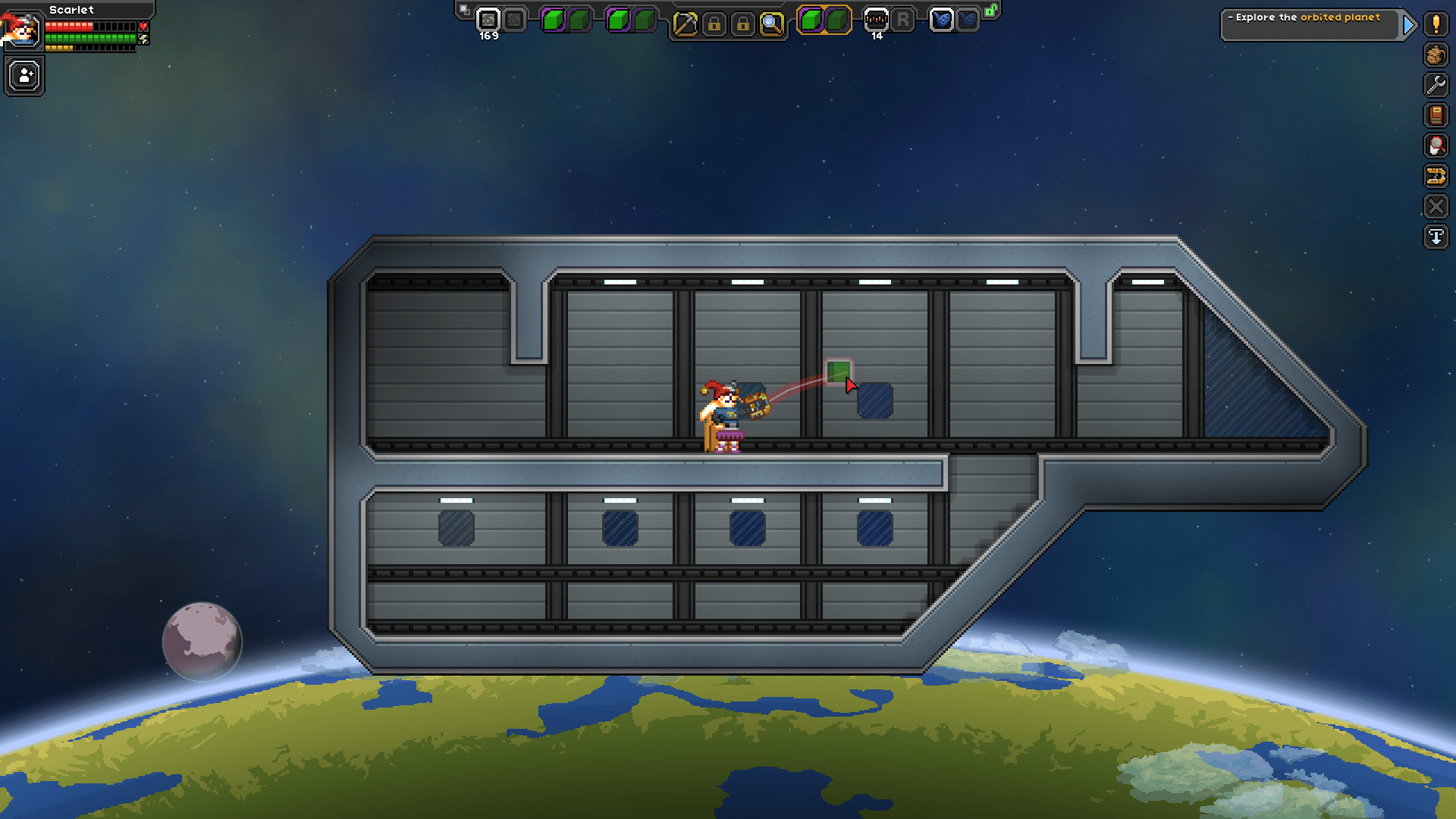Activate inspection mode with the magnifying glass
This screenshot has width=1456, height=819.
click(x=772, y=23)
